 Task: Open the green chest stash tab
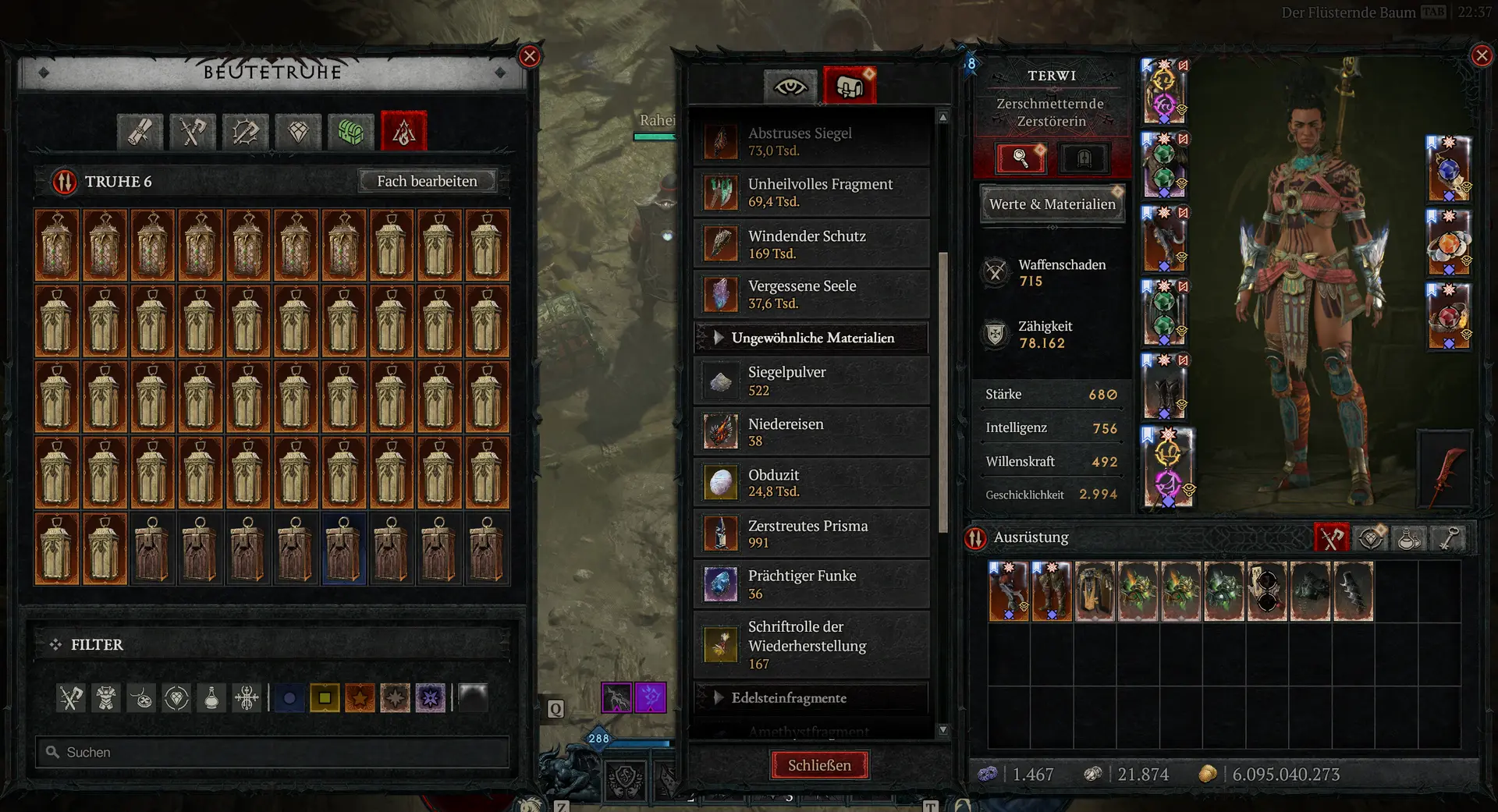[x=350, y=132]
